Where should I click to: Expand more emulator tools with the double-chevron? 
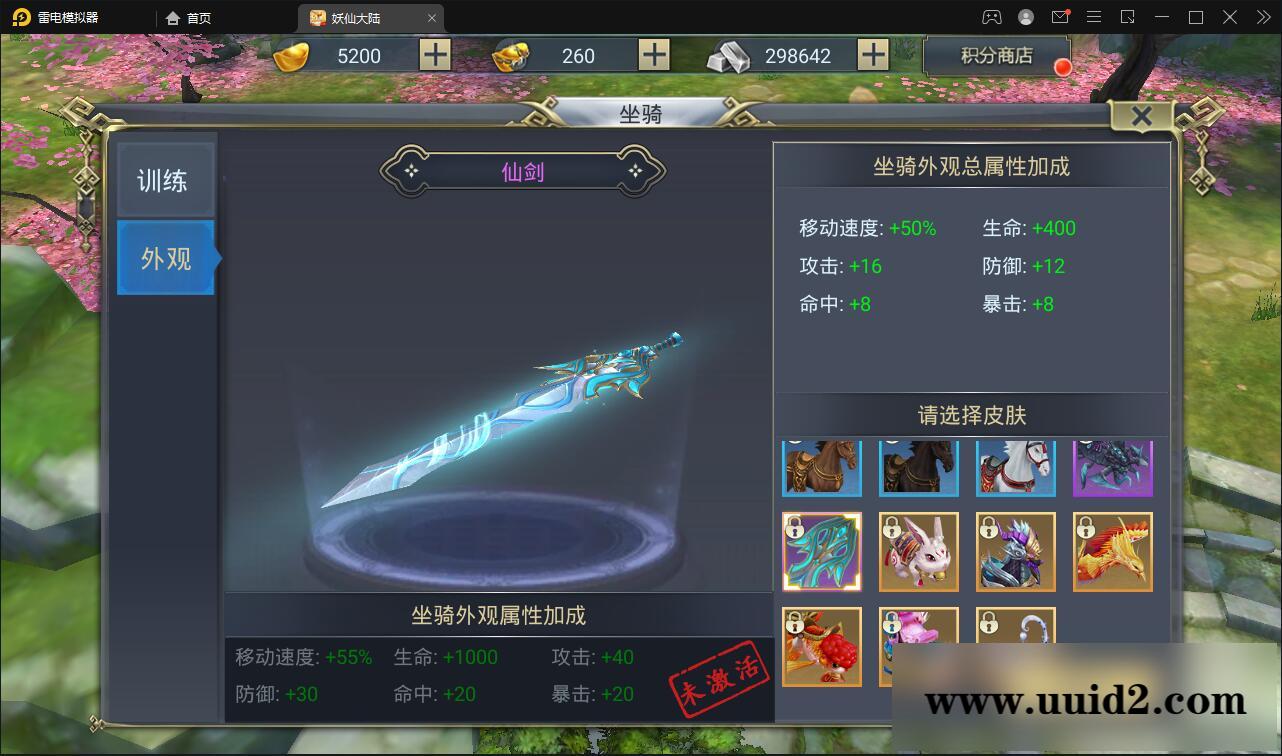click(x=1262, y=17)
